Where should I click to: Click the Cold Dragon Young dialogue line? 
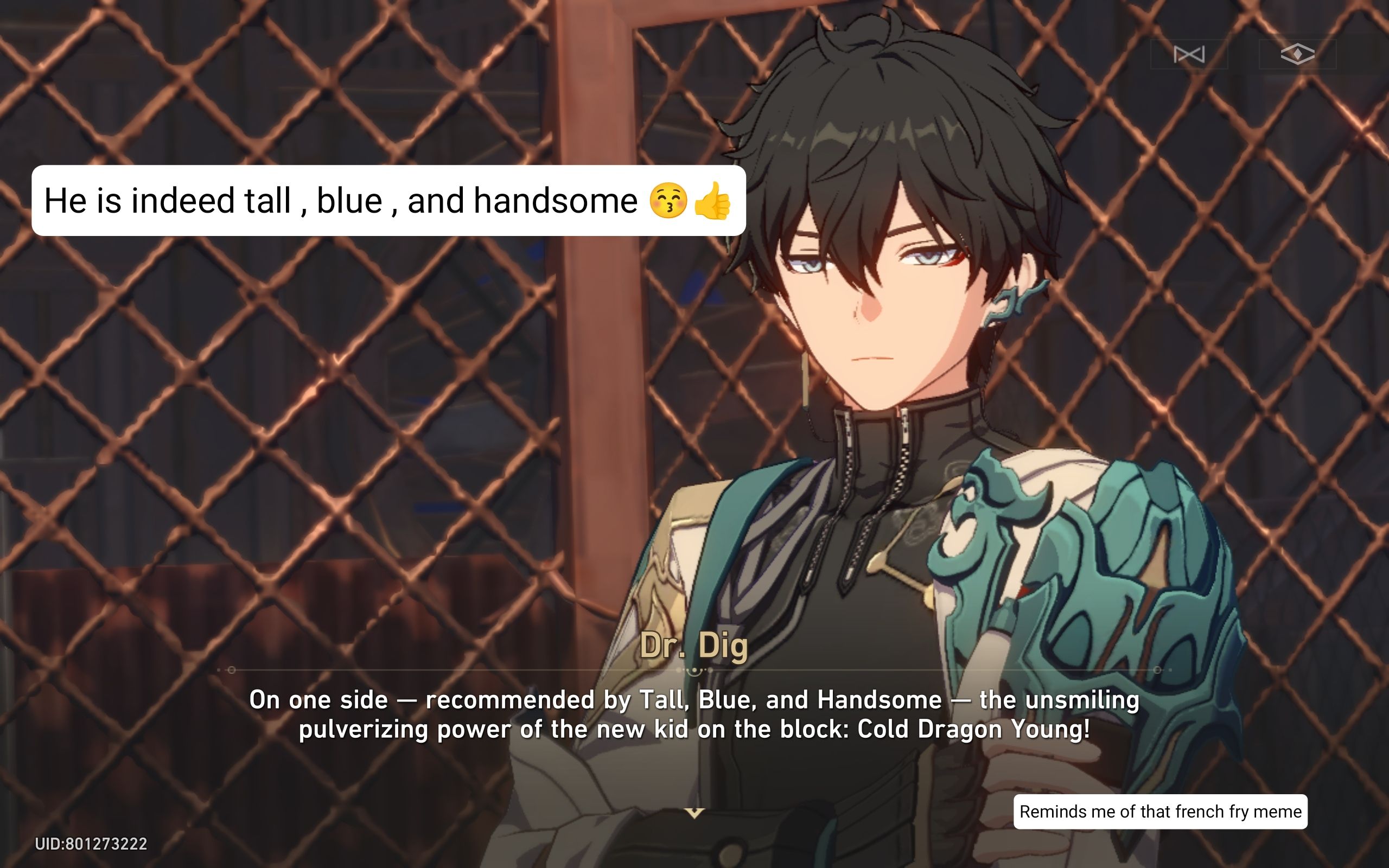pyautogui.click(x=694, y=729)
